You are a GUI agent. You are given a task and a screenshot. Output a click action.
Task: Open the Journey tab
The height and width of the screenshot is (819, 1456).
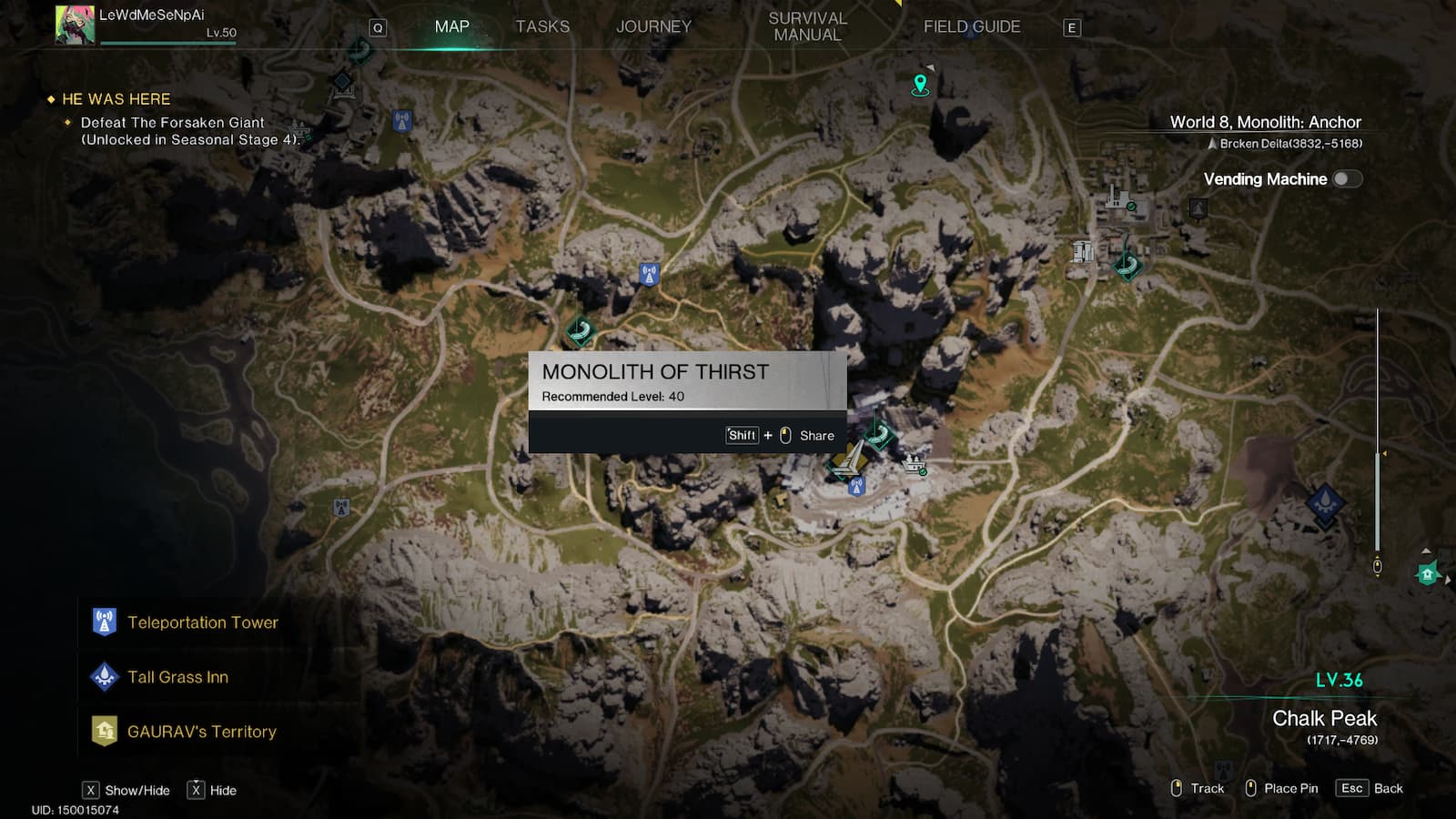(653, 26)
